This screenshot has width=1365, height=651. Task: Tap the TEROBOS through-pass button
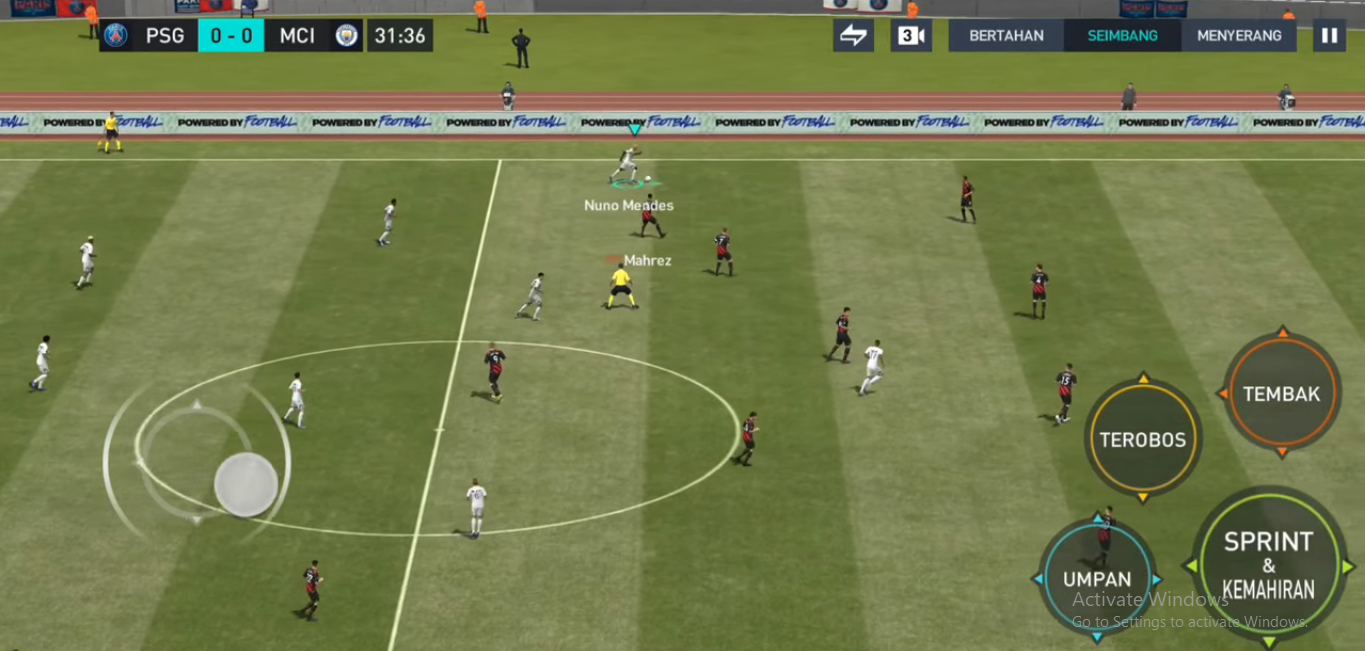tap(1142, 439)
